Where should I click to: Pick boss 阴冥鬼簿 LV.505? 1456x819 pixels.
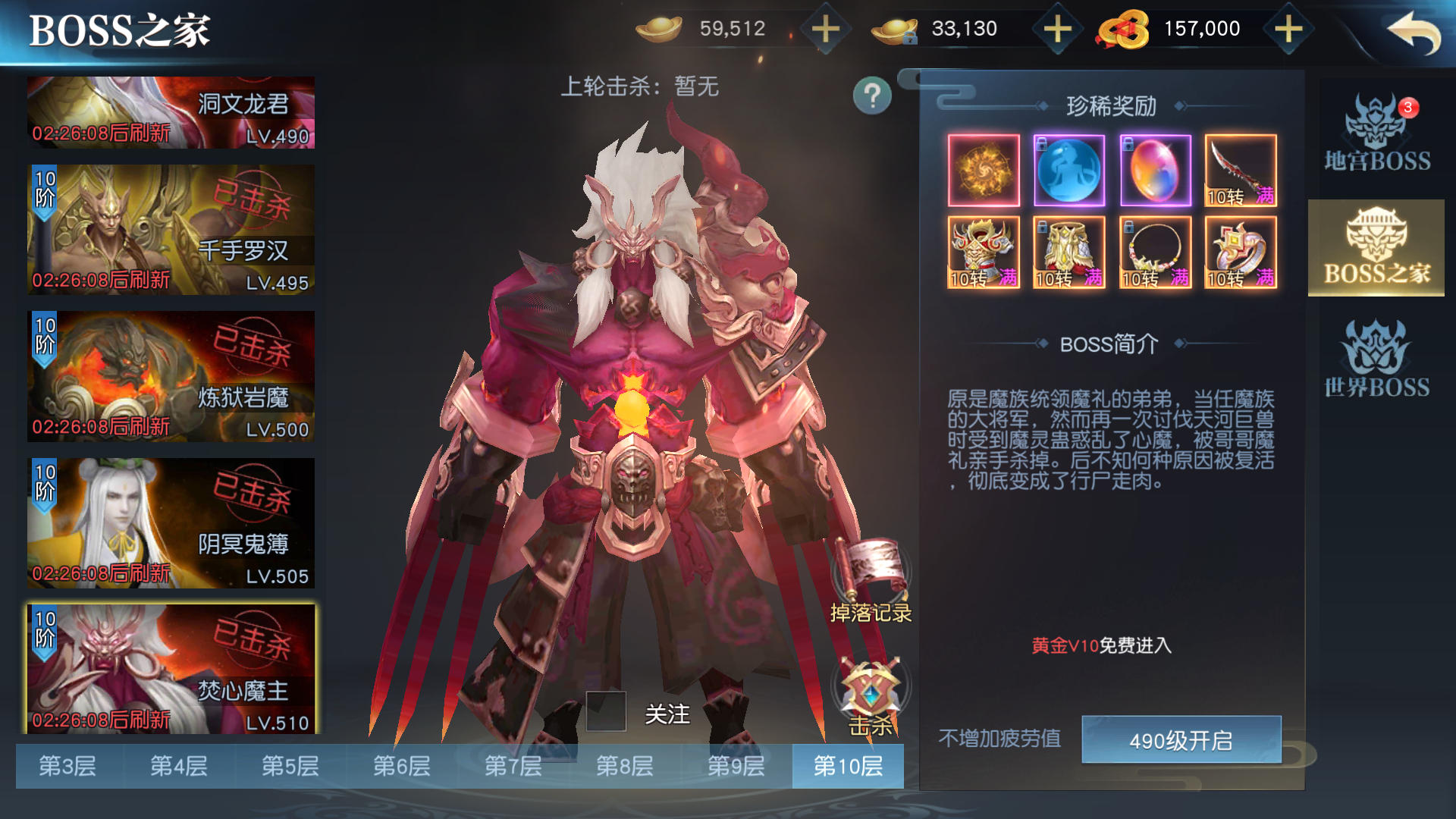tap(171, 522)
